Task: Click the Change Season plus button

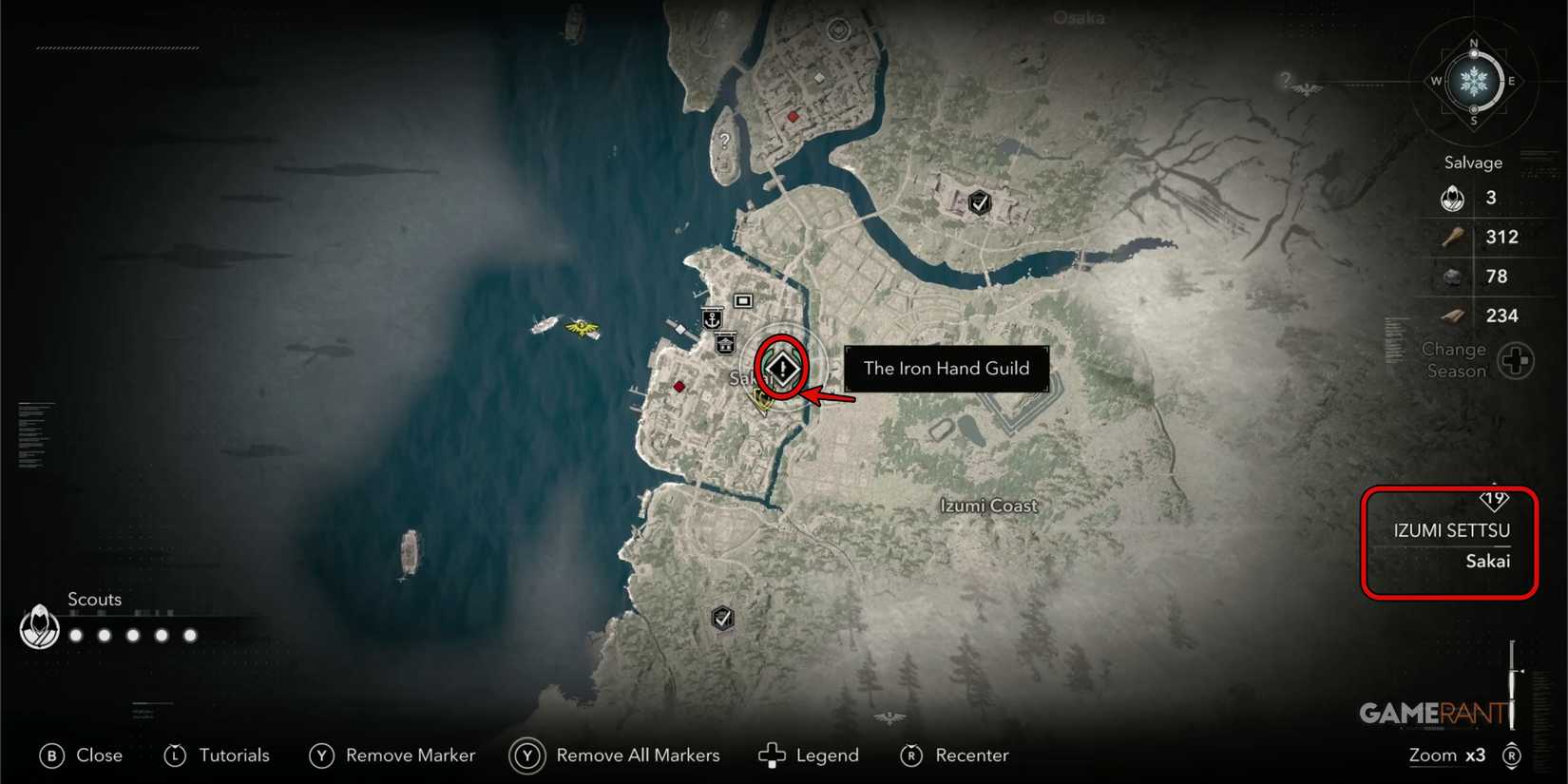Action: pos(1517,360)
